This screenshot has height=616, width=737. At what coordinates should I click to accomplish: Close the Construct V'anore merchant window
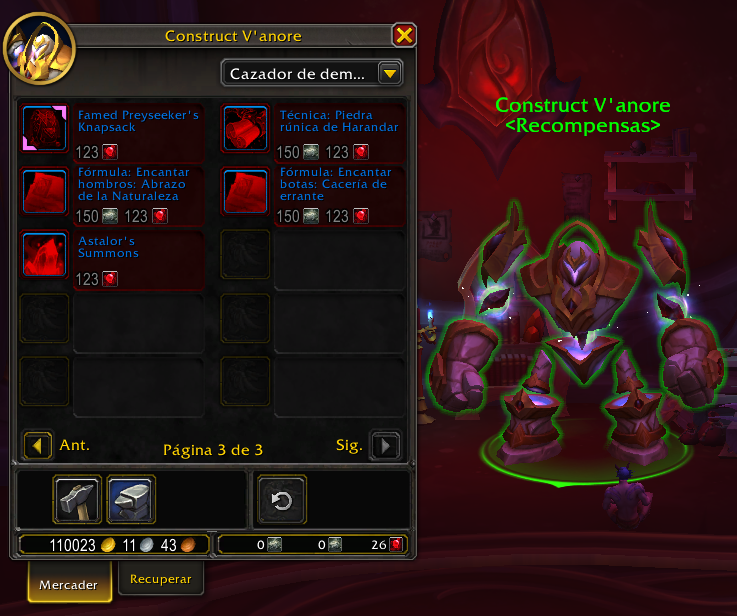tap(404, 36)
